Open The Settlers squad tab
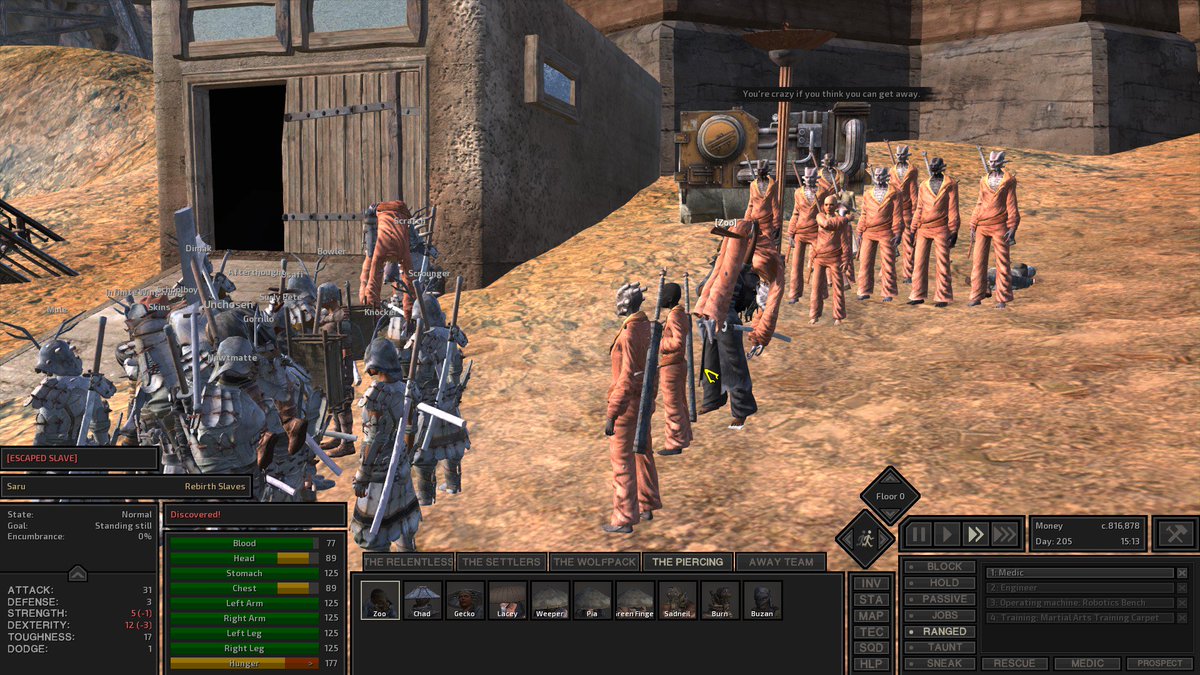Viewport: 1200px width, 675px height. coord(501,562)
